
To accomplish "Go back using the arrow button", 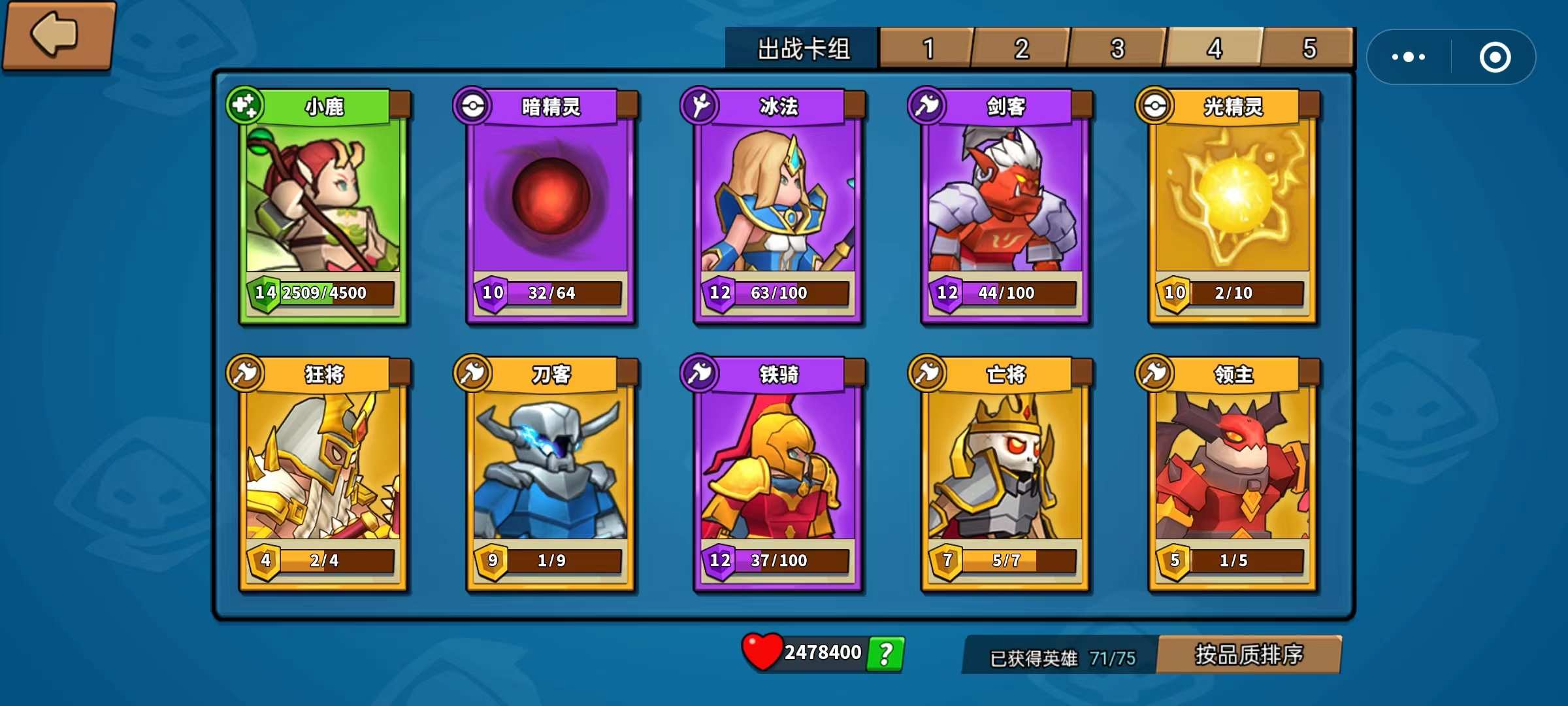I will pos(57,34).
